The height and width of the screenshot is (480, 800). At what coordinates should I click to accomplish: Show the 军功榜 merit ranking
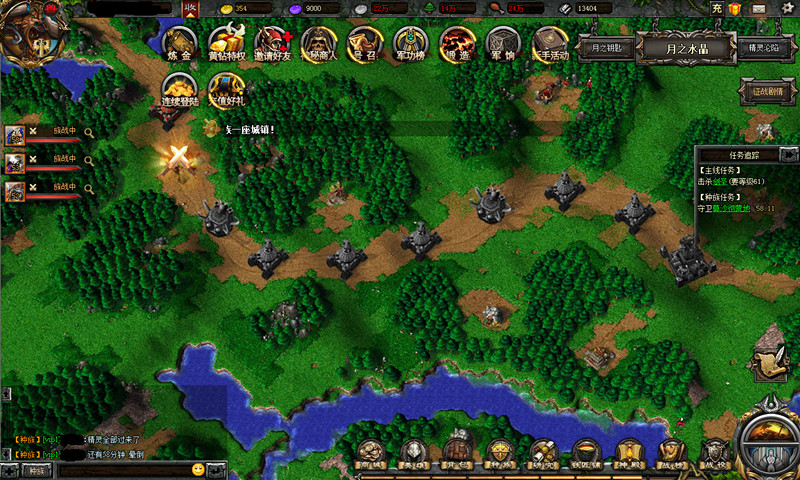(x=410, y=44)
